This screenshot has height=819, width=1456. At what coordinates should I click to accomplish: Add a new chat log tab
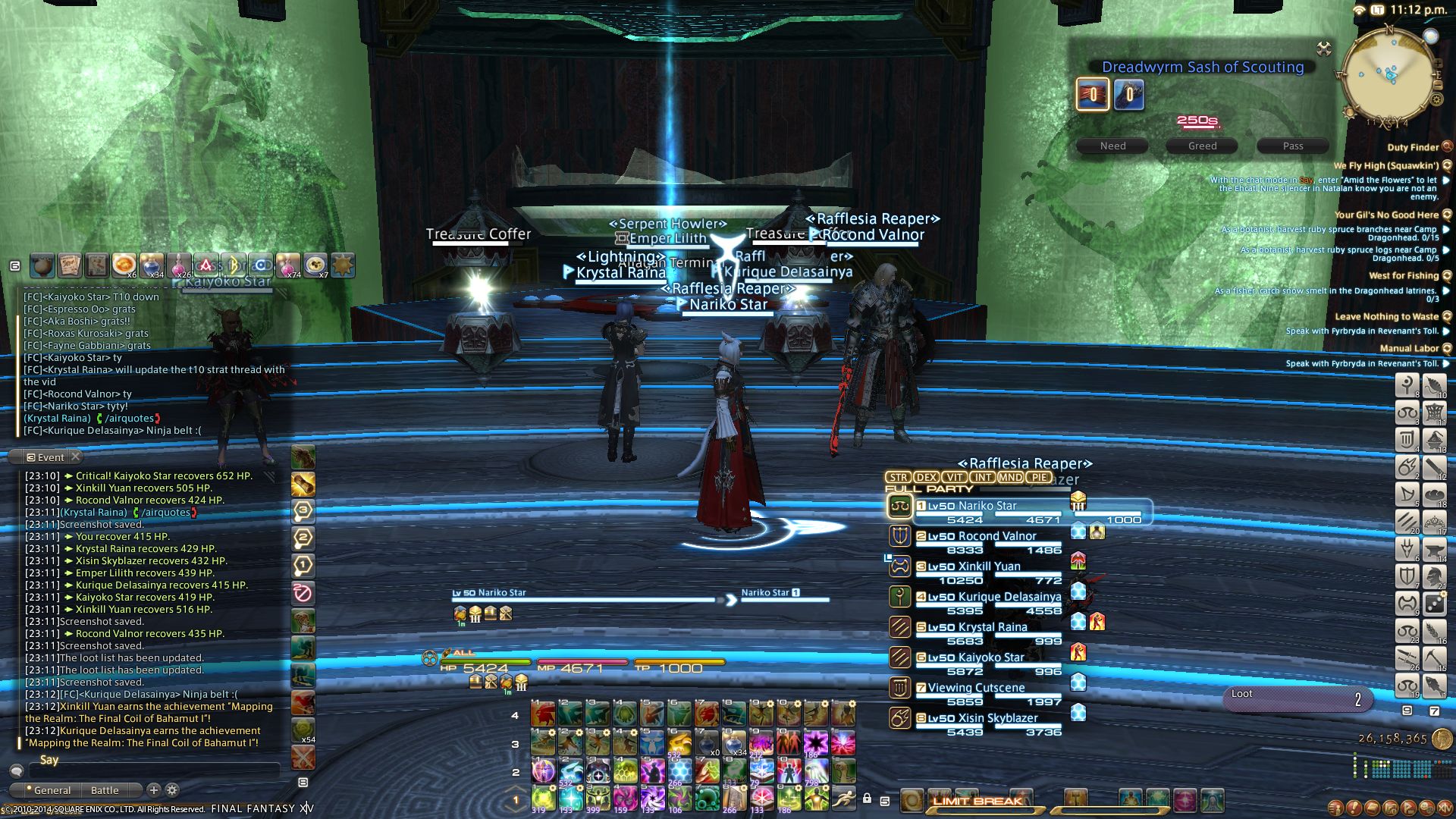click(154, 790)
